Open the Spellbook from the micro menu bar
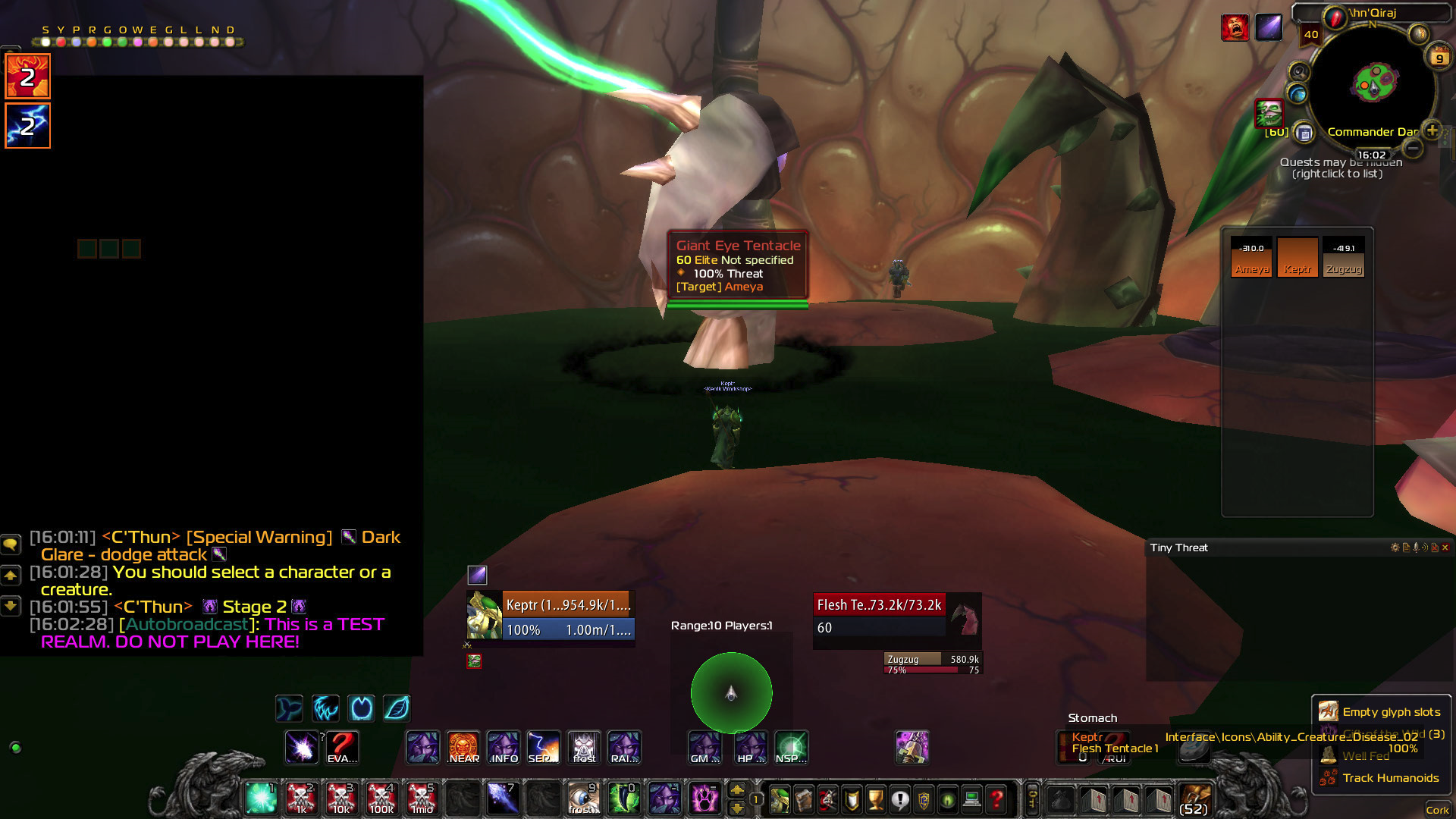The image size is (1456, 819). coord(804,800)
